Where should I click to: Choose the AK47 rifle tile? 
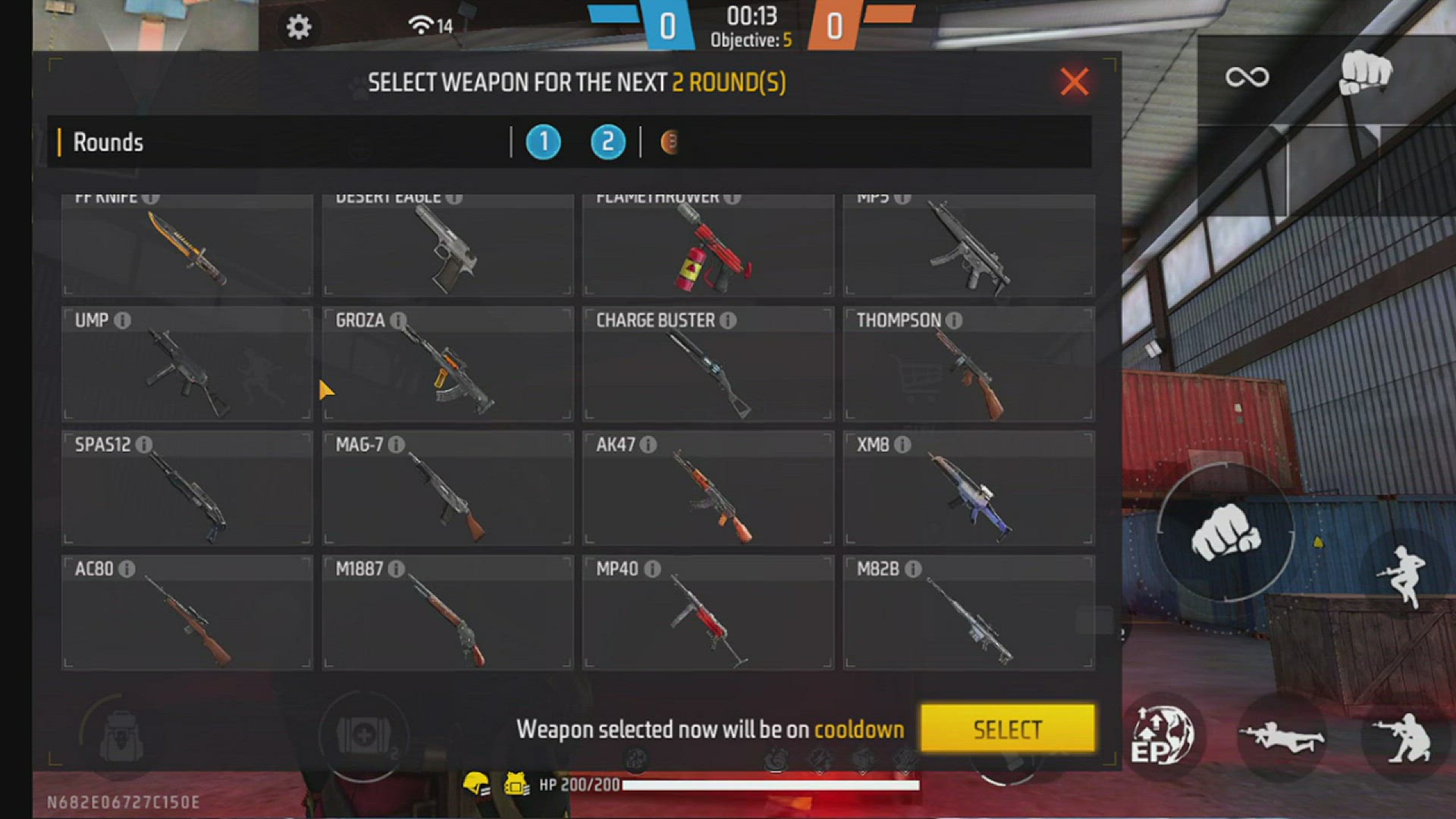pyautogui.click(x=708, y=488)
